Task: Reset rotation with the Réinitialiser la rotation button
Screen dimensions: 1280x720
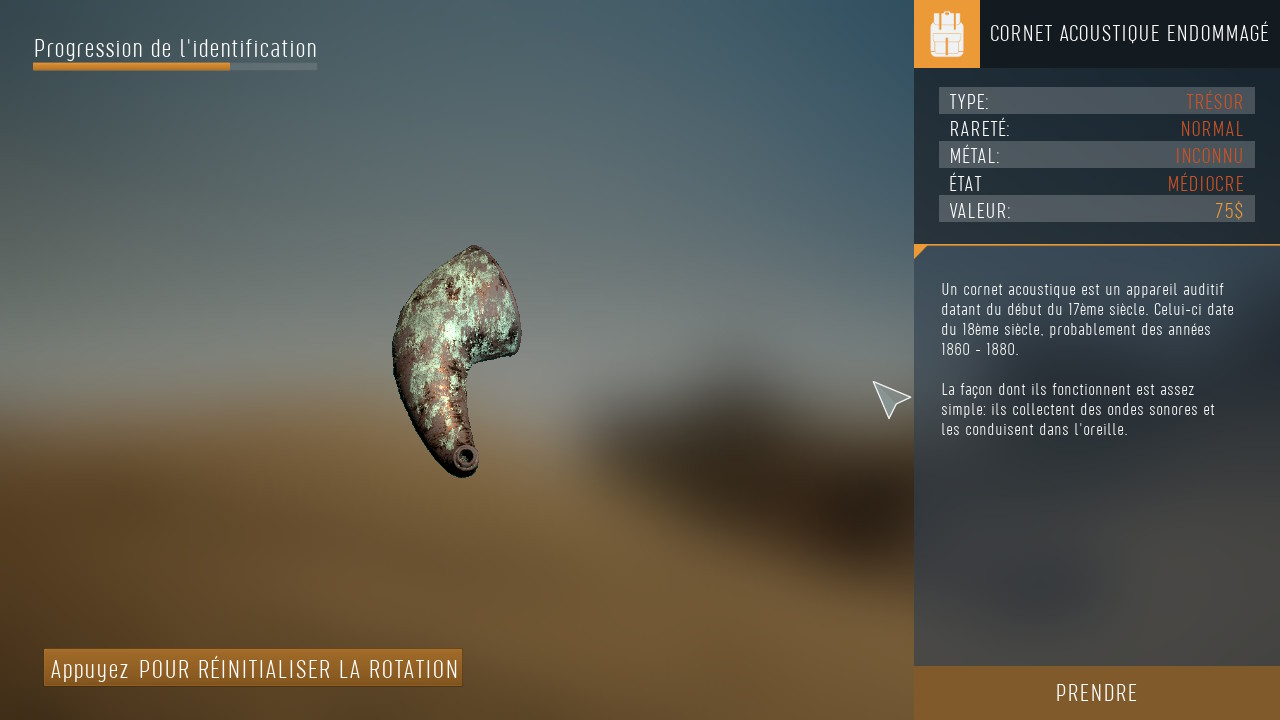Action: tap(253, 668)
